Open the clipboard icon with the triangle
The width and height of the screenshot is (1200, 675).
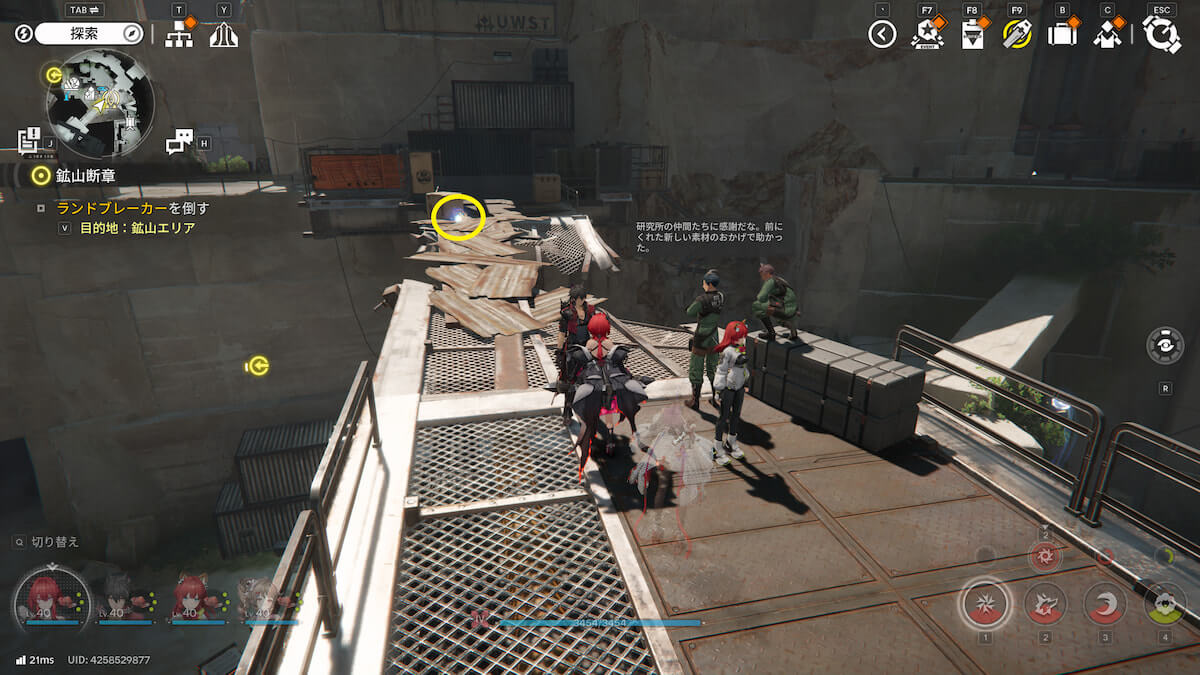tap(971, 35)
